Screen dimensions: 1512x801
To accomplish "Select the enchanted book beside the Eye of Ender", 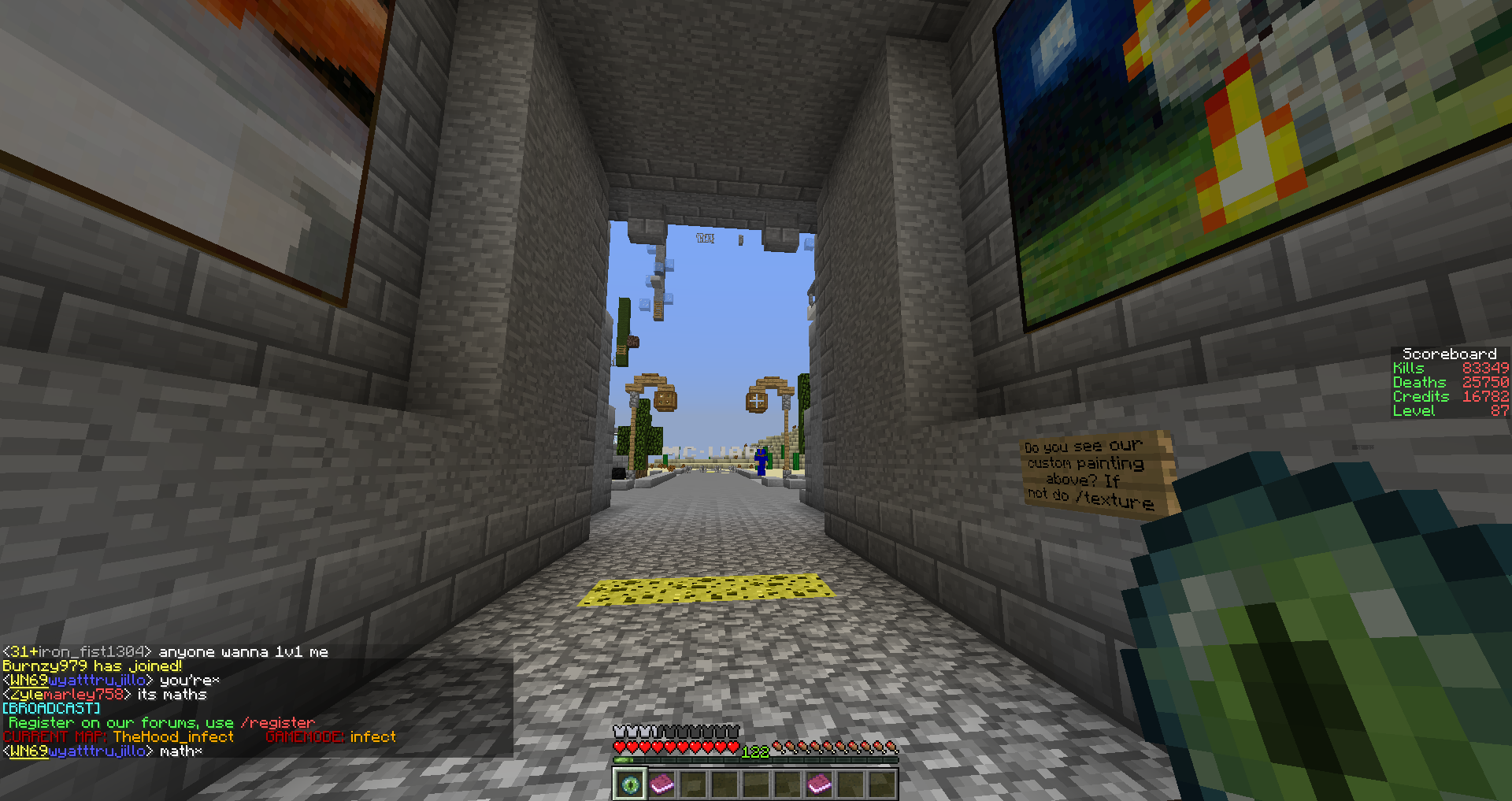I will (x=661, y=784).
